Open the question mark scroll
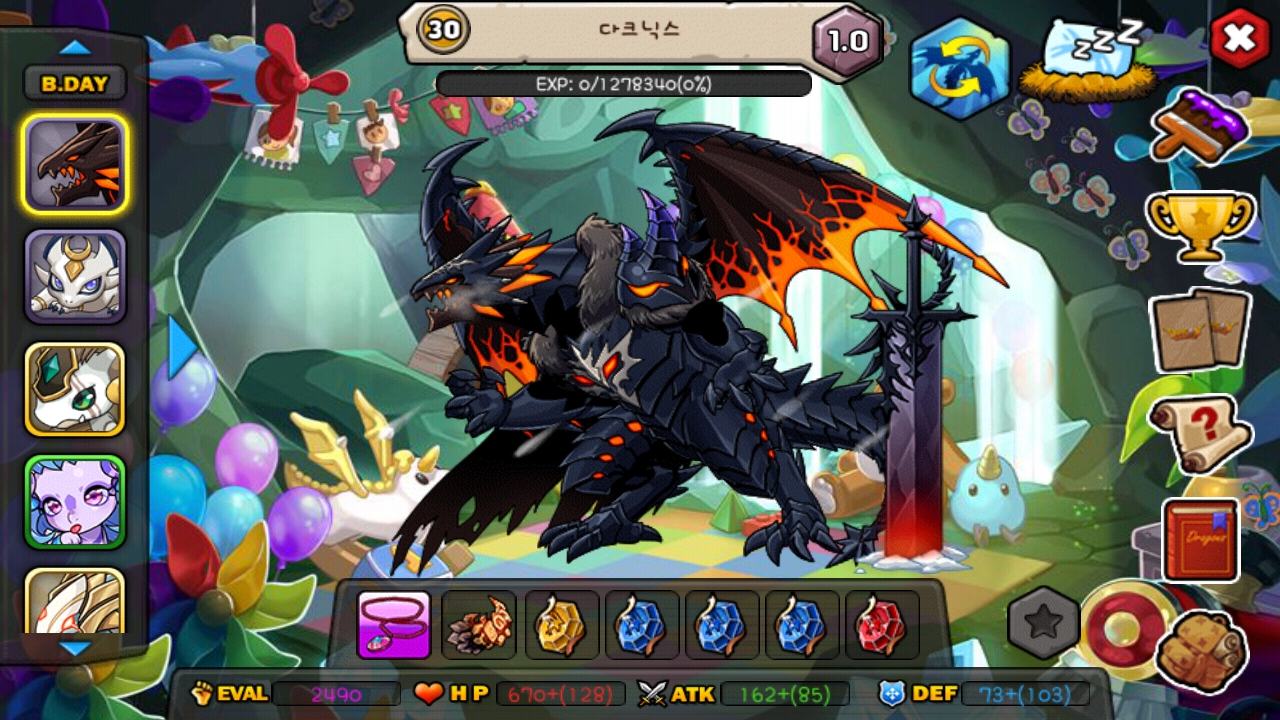 coord(1199,433)
